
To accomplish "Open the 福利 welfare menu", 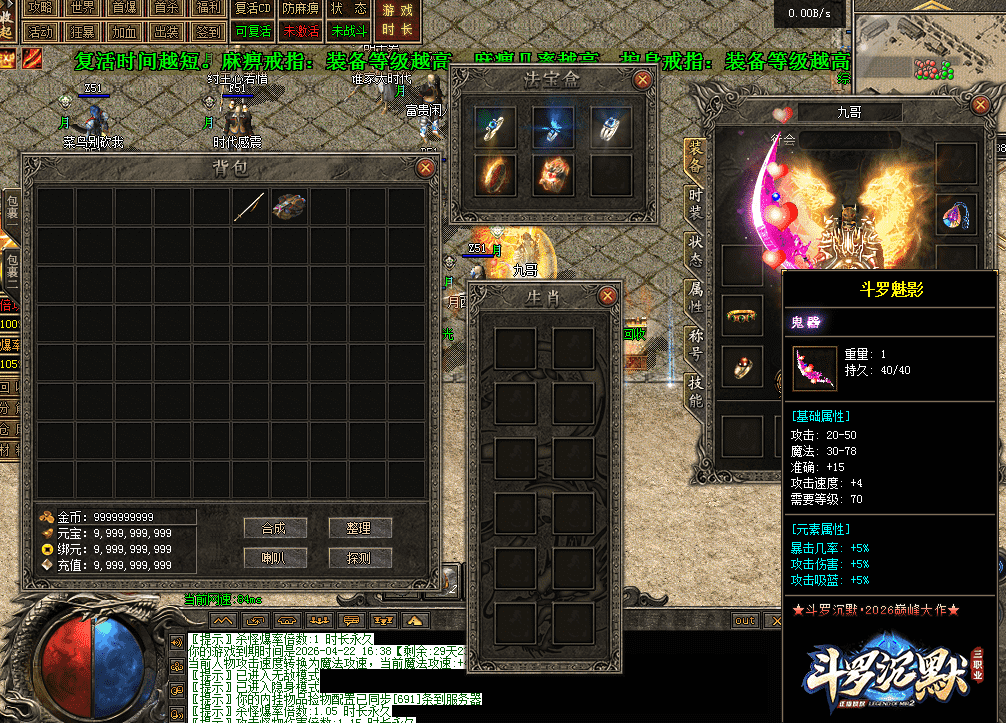I will coord(208,8).
